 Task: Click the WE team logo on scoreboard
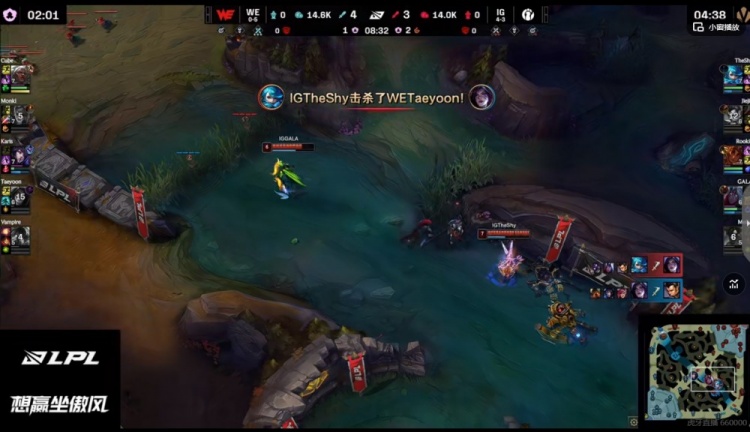coord(225,15)
